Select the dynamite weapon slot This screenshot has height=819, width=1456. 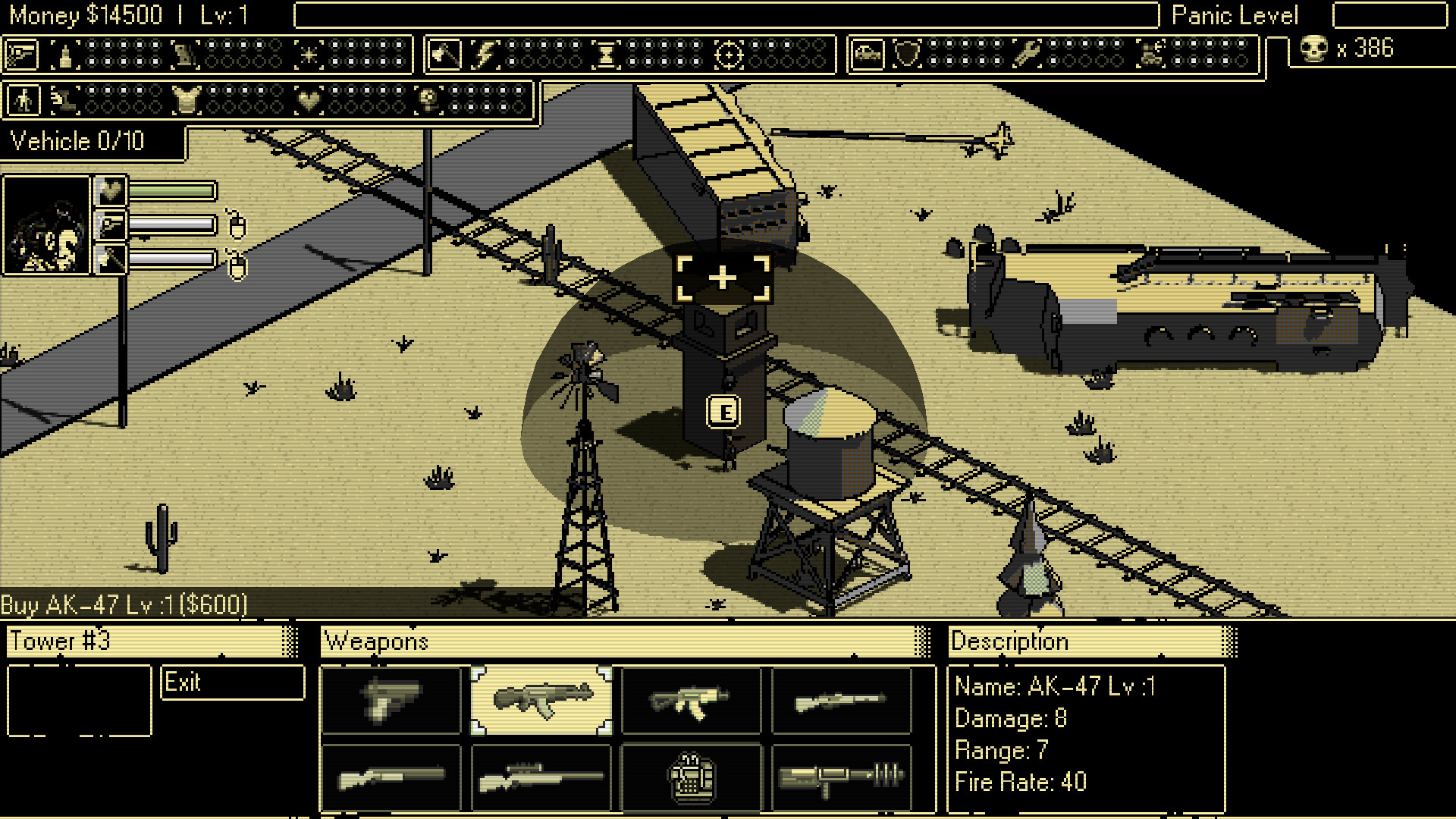click(691, 776)
